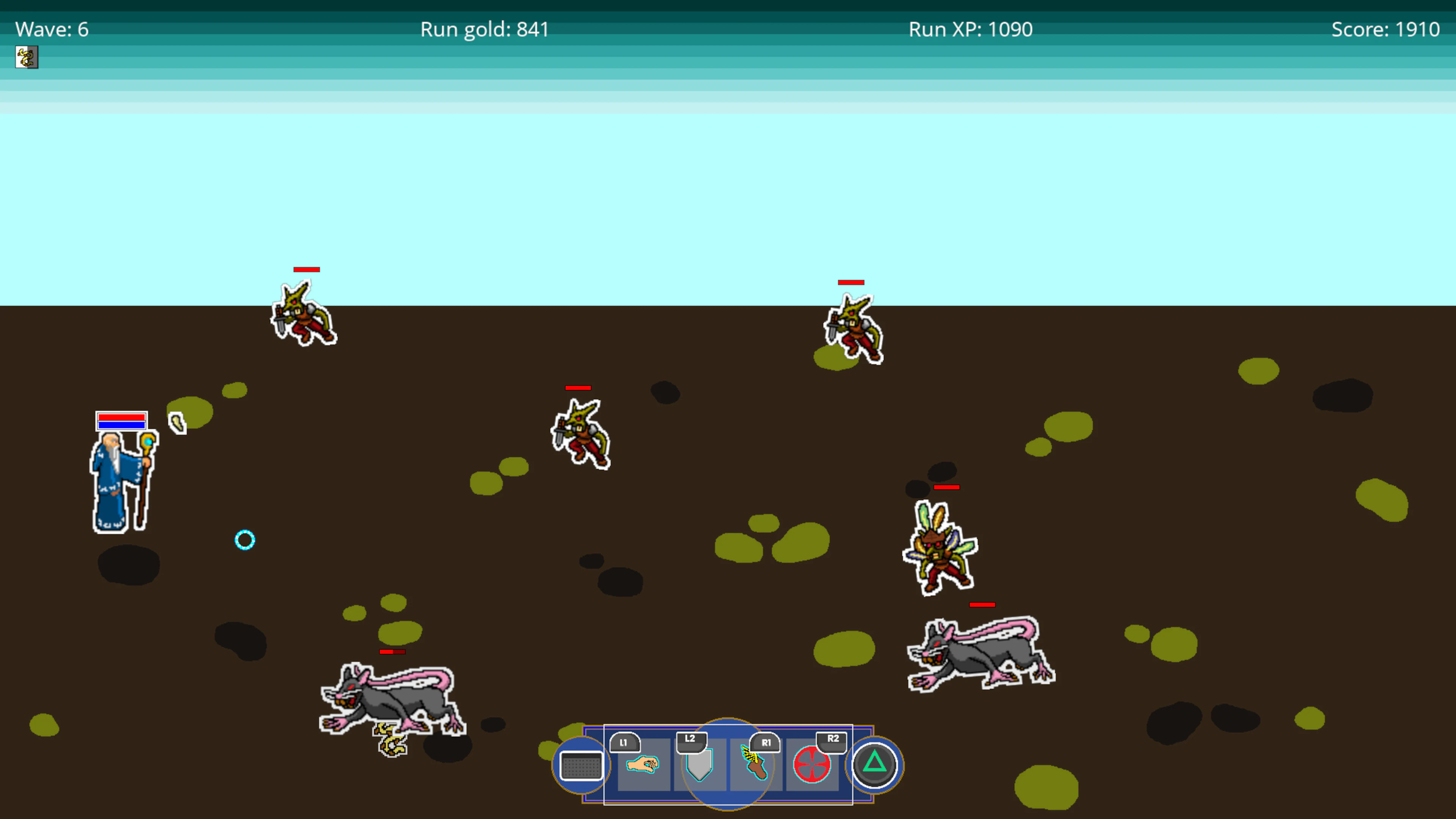The image size is (1456, 819).
Task: Click the Score: 1910 display
Action: click(1385, 29)
